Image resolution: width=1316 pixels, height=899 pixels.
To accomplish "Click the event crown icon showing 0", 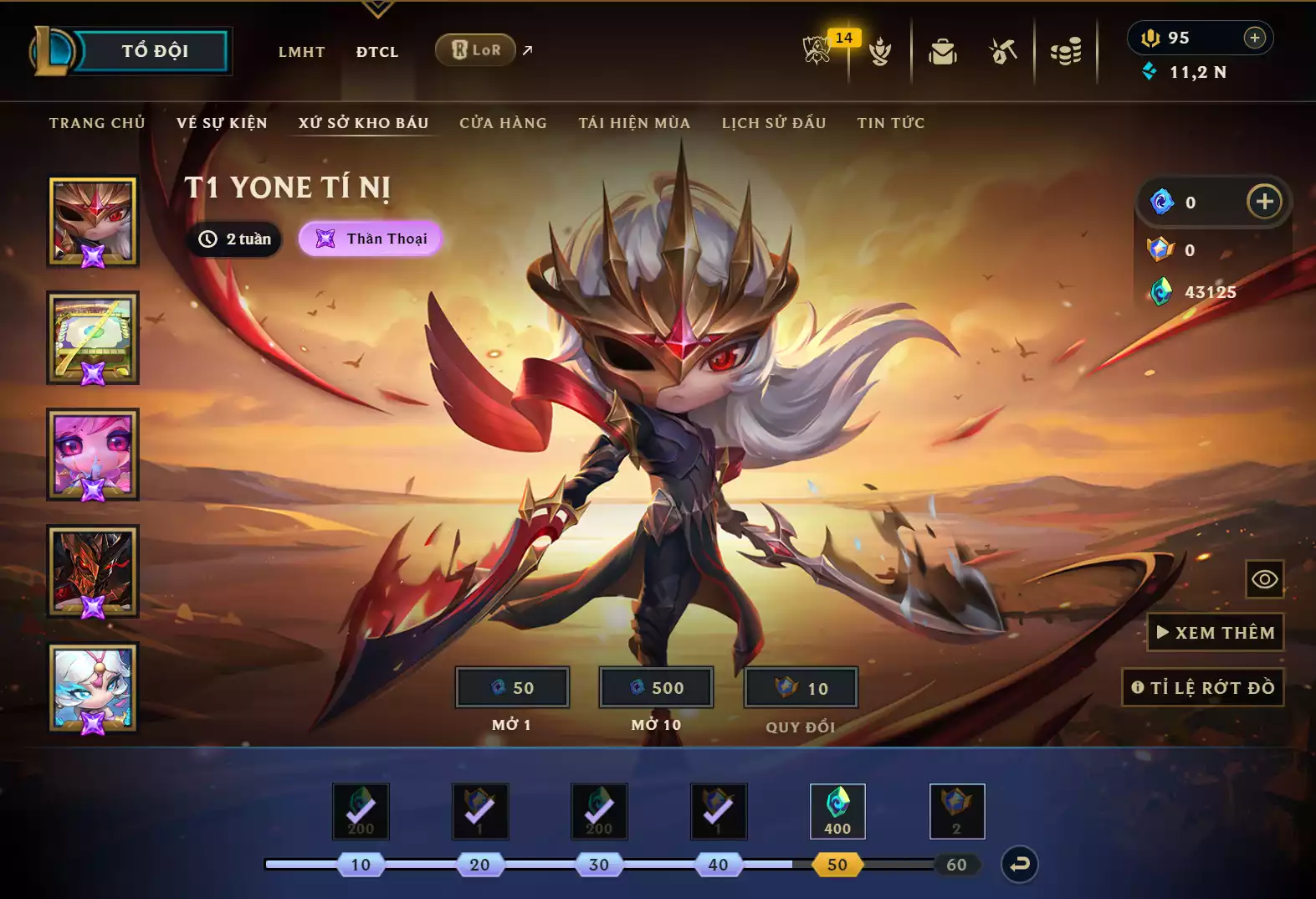I will point(1160,249).
